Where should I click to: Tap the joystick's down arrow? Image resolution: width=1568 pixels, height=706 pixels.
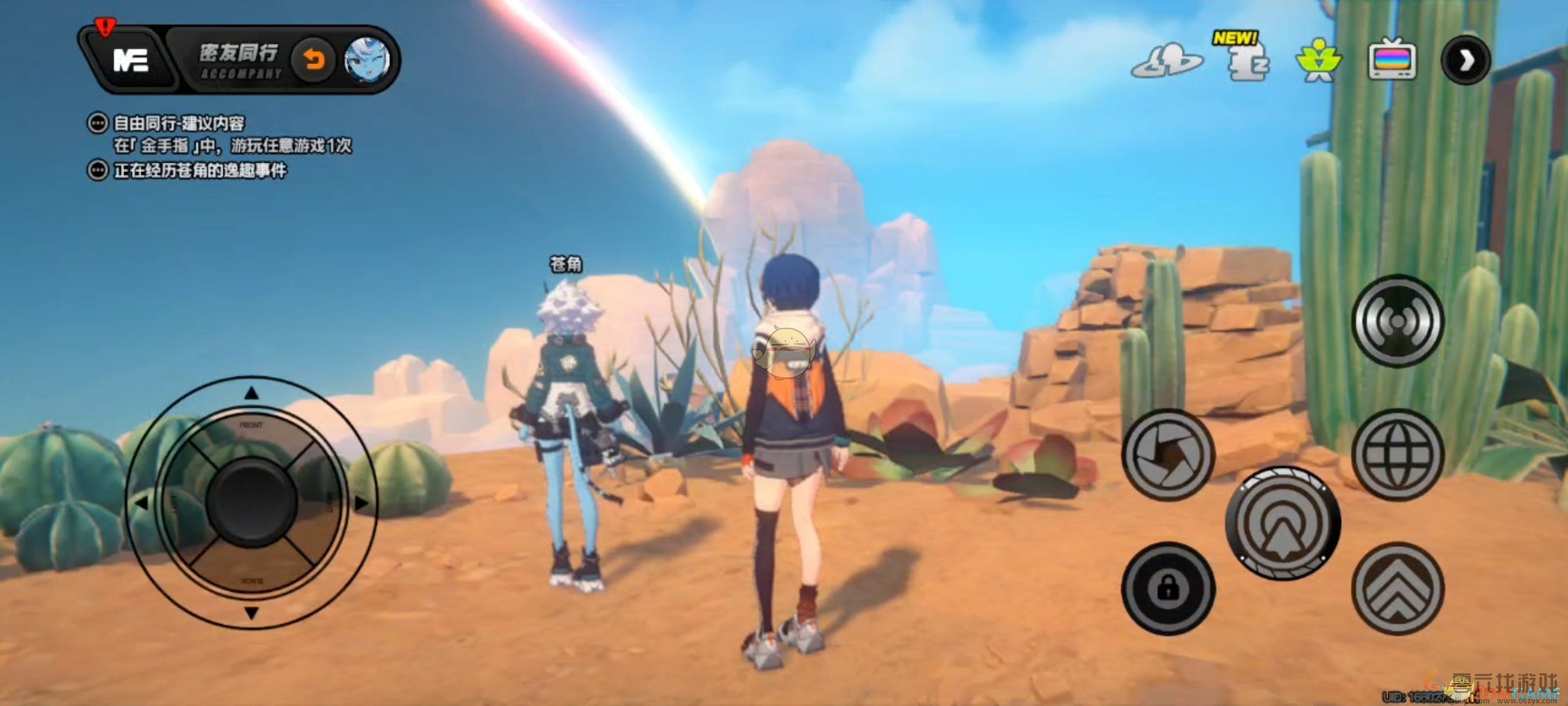click(252, 613)
